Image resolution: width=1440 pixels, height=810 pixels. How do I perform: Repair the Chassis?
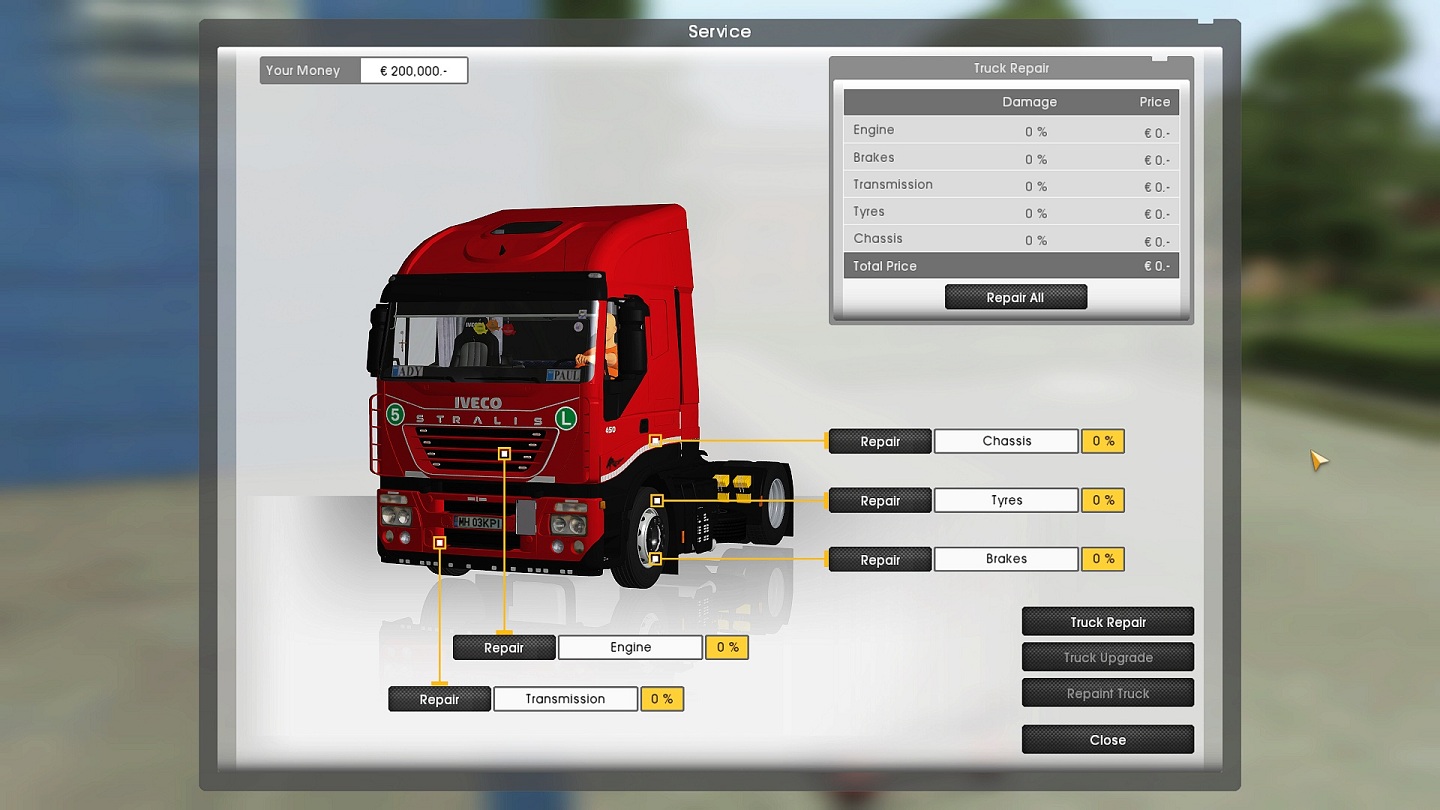click(880, 441)
